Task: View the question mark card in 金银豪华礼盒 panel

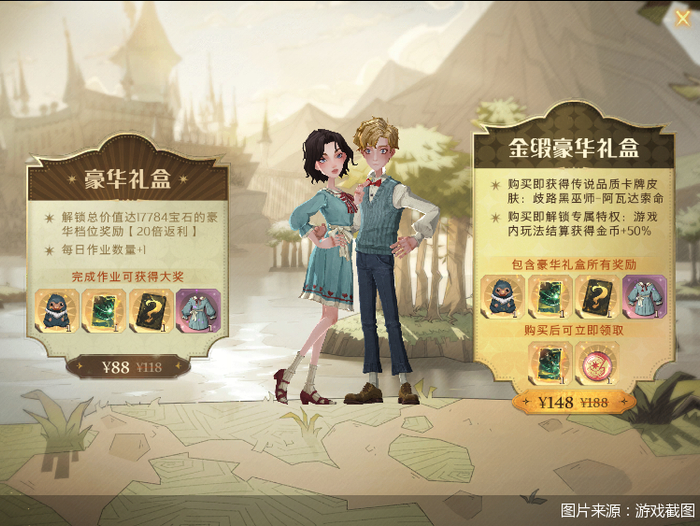Action: tap(598, 297)
